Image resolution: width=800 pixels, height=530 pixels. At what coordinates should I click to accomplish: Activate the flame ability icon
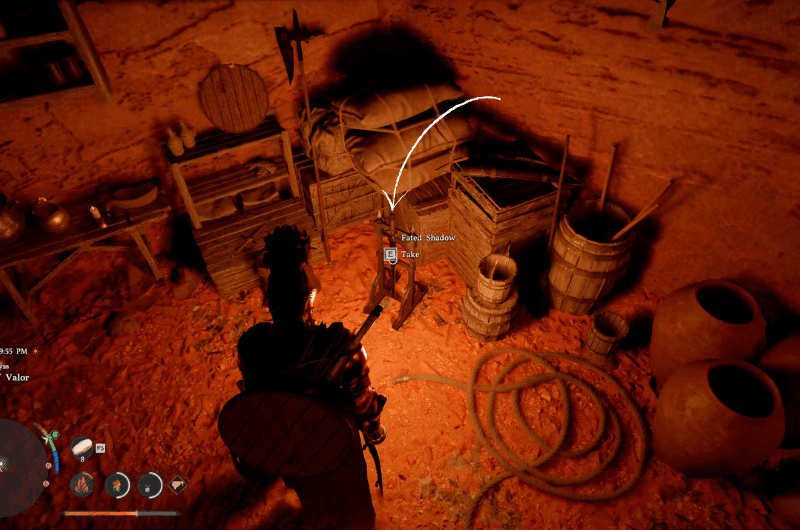[84, 485]
